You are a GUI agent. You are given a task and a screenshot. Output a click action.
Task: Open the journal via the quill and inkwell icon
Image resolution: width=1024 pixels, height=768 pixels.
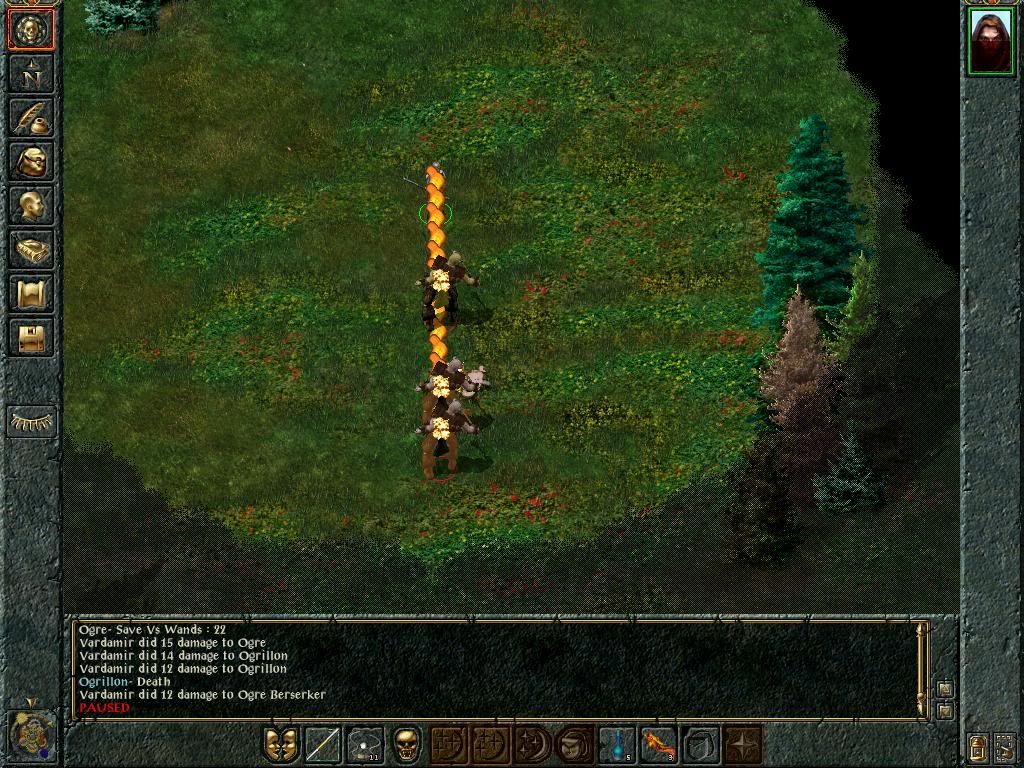(x=32, y=117)
